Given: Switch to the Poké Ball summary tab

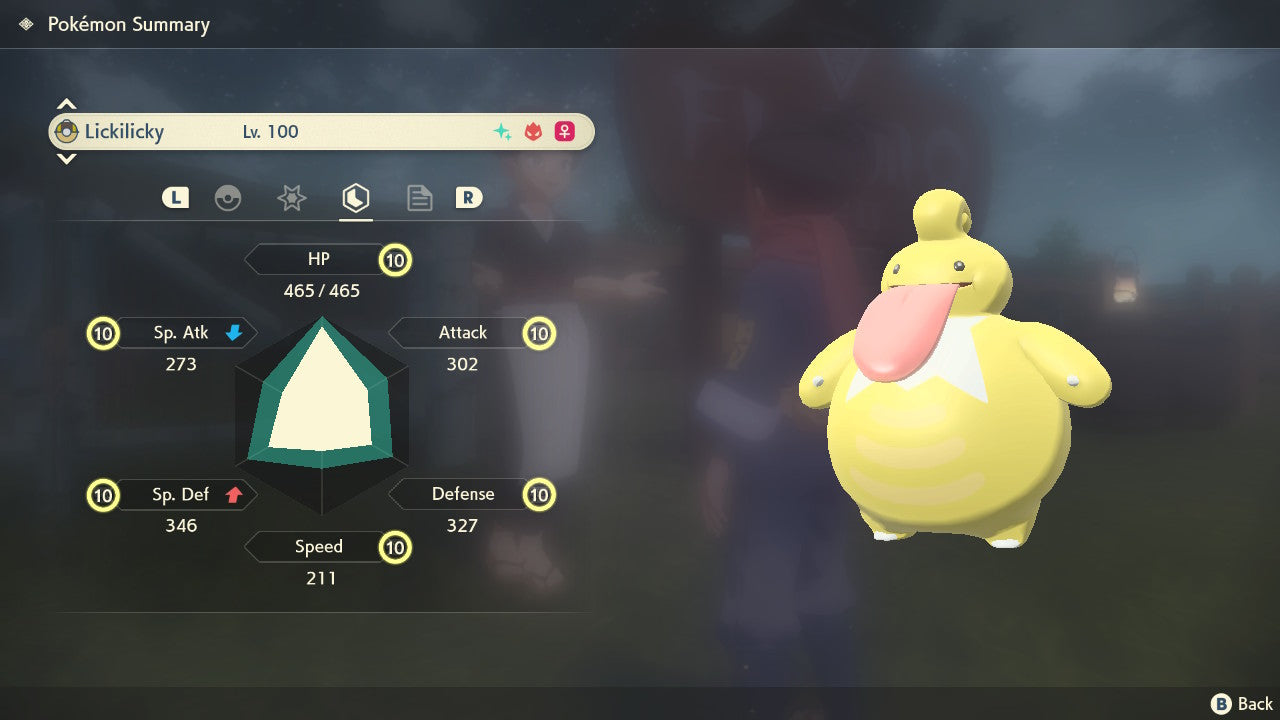Looking at the screenshot, I should pos(228,198).
